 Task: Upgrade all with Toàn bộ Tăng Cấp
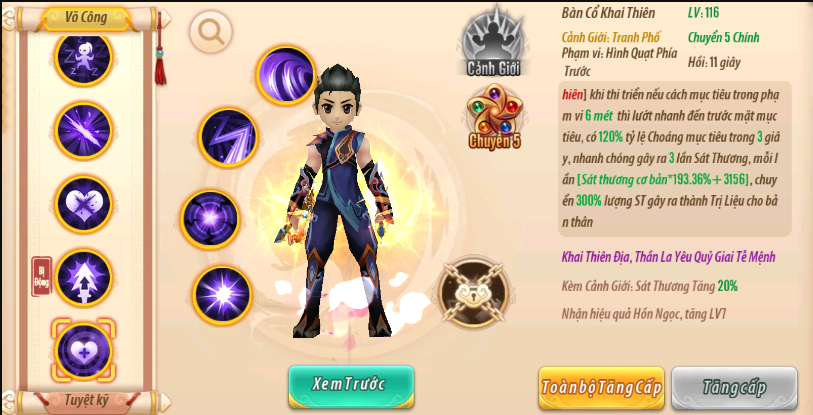pyautogui.click(x=601, y=387)
